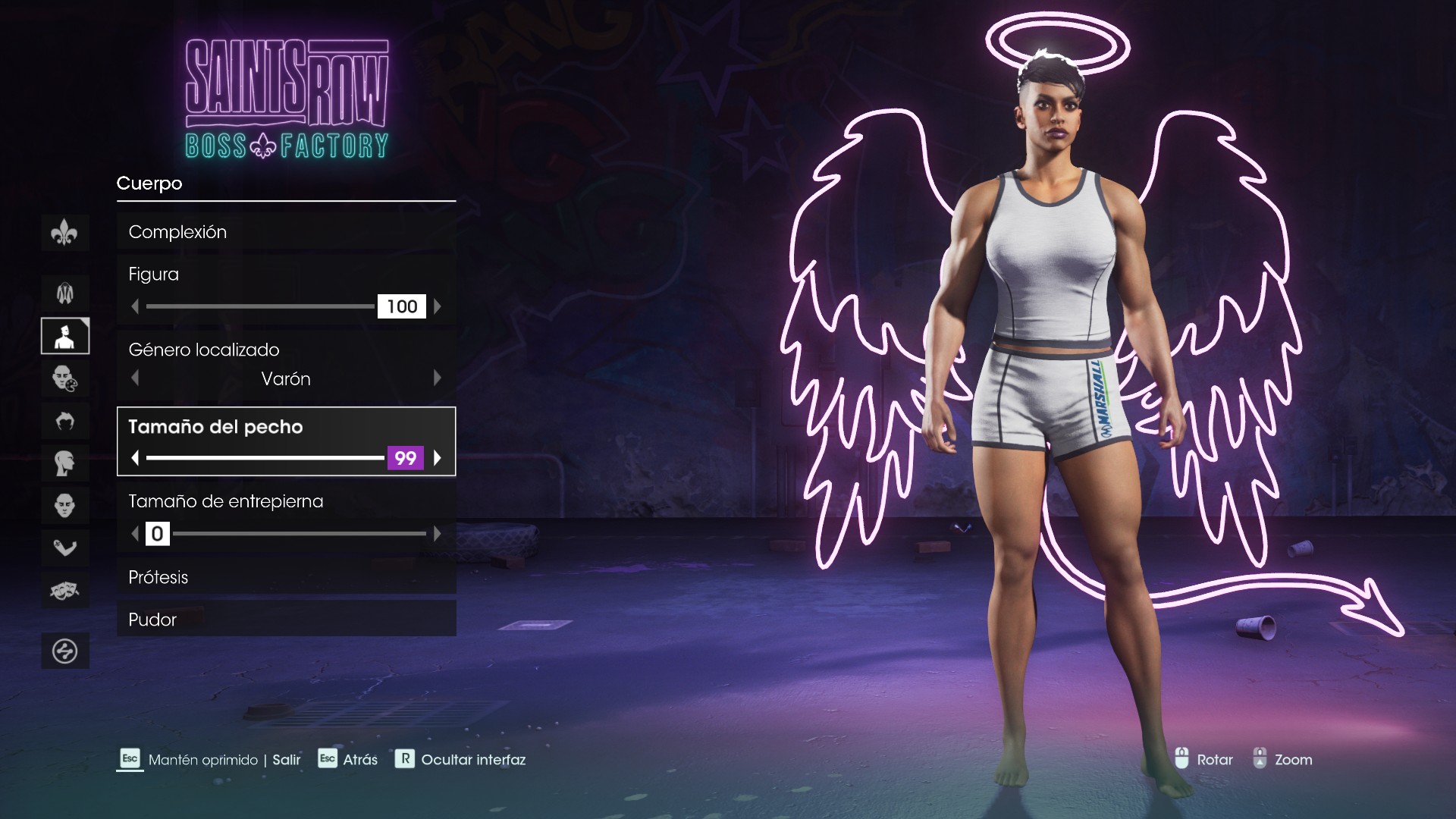
Task: Switch Género localizado to previous option
Action: (x=135, y=378)
